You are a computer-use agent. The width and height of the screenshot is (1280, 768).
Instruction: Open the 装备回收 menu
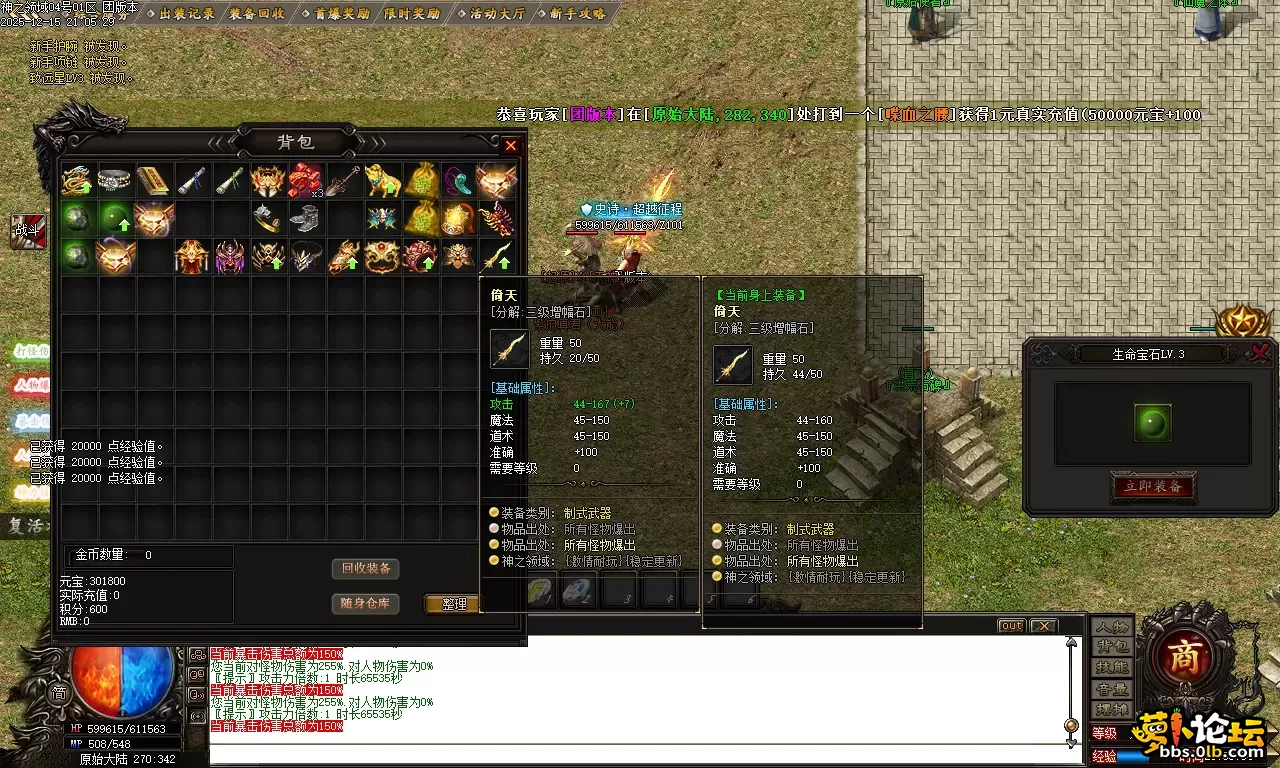click(256, 14)
